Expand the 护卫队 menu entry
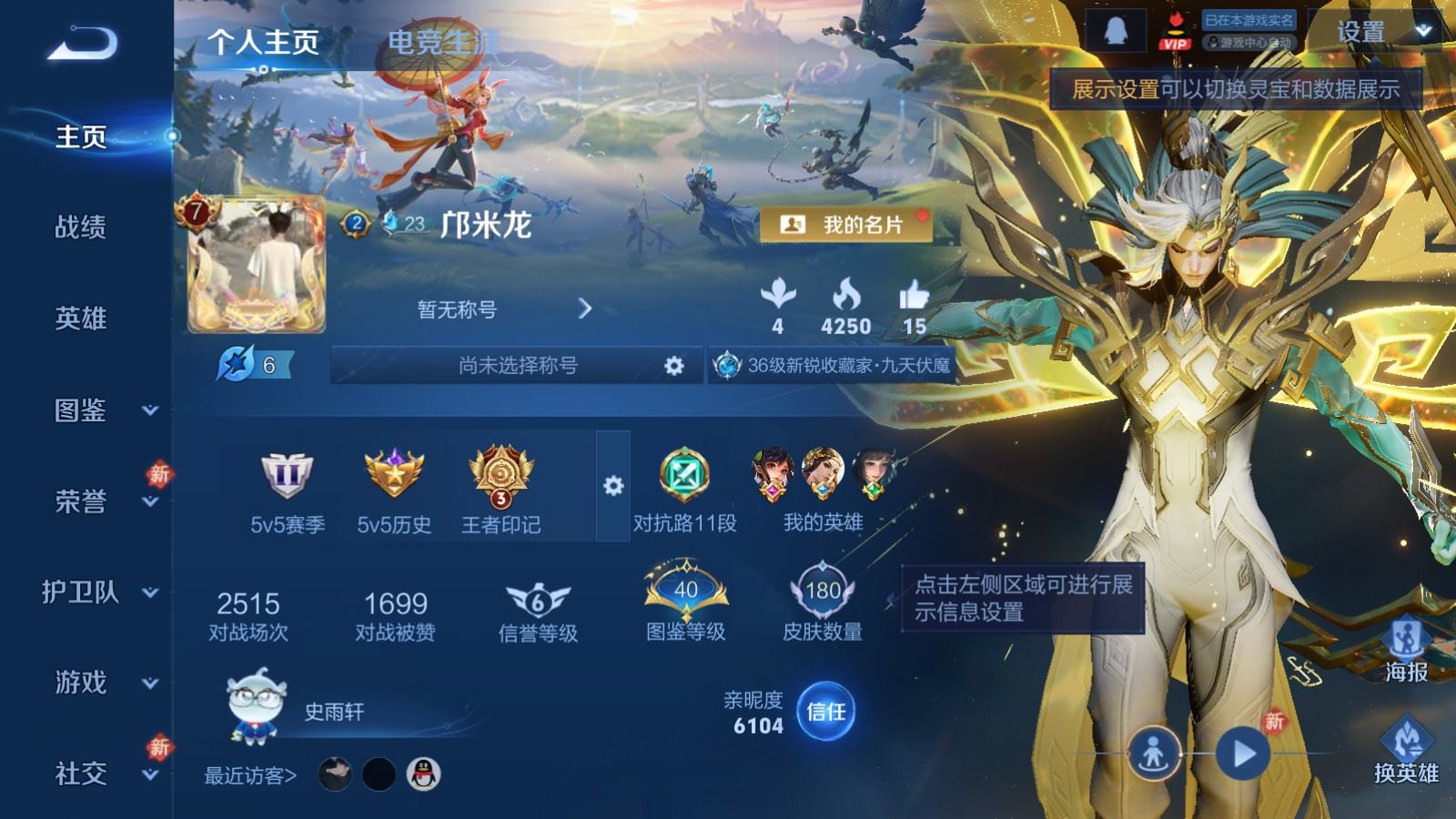The image size is (1456, 819). pyautogui.click(x=100, y=592)
